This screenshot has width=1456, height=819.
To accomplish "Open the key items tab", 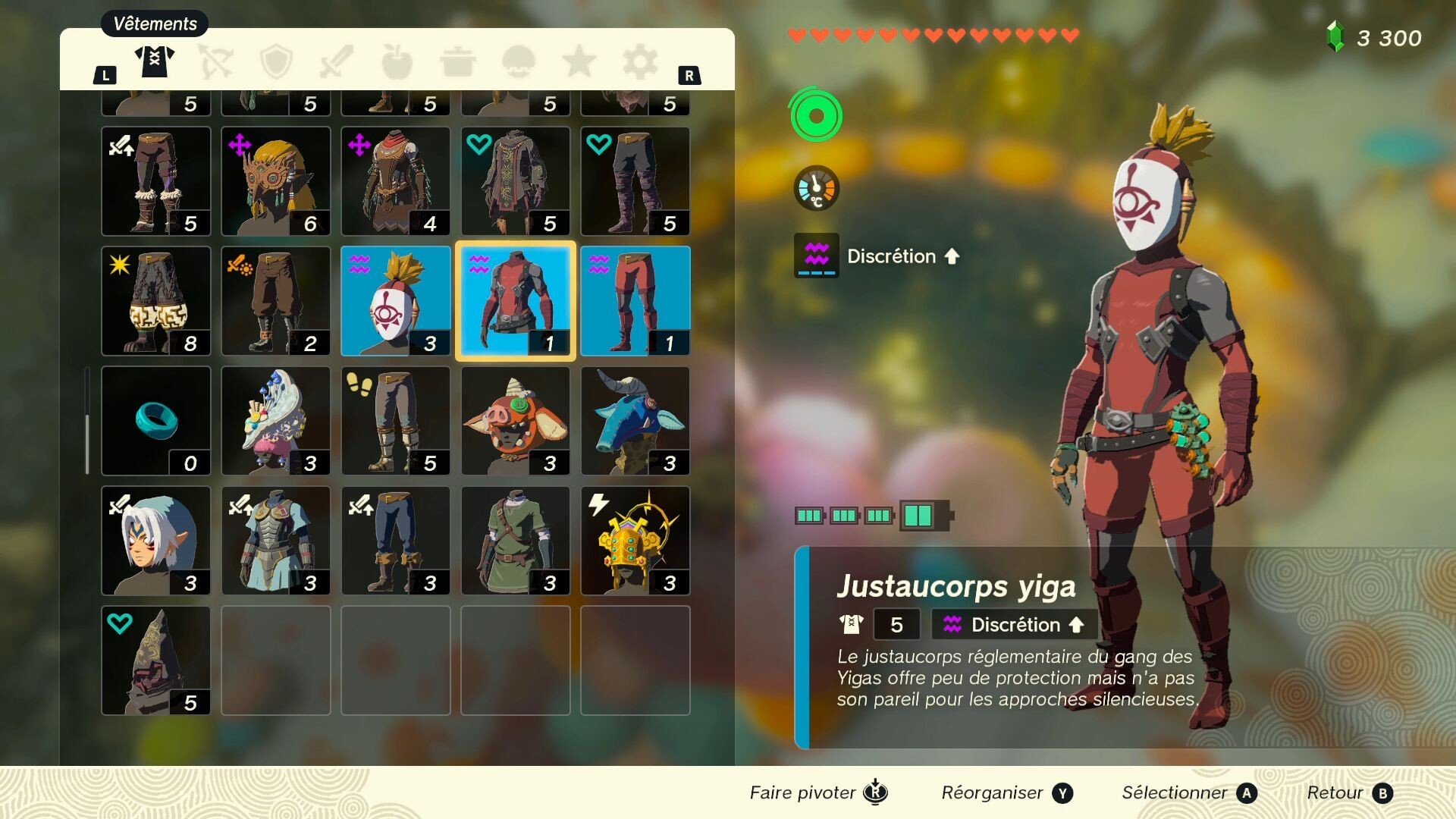I will click(x=518, y=62).
